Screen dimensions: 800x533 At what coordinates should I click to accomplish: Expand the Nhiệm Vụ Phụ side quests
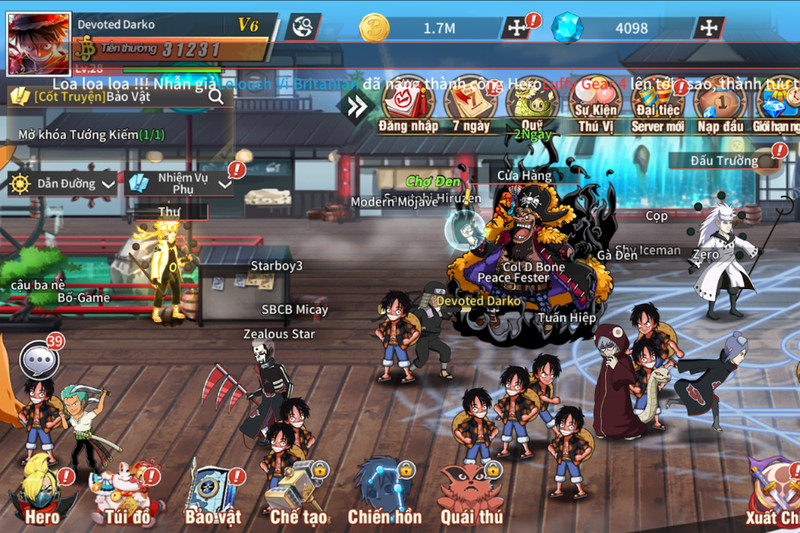pyautogui.click(x=180, y=182)
